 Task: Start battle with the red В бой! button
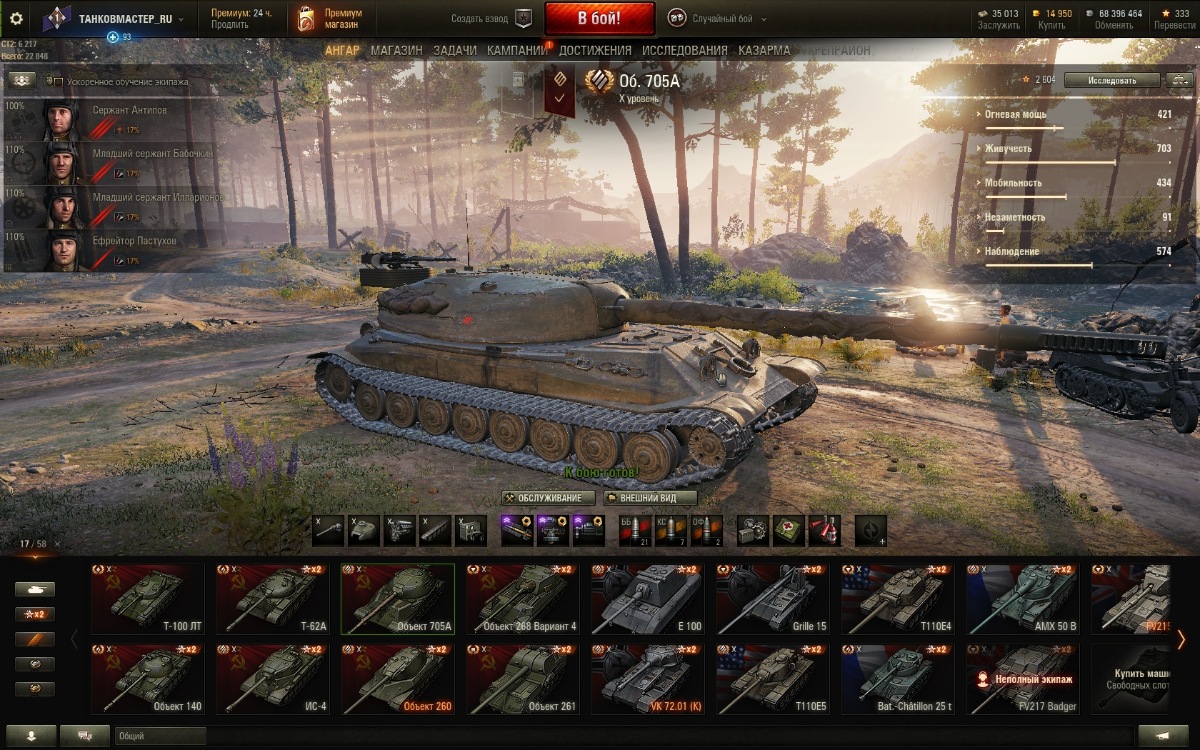click(x=599, y=18)
